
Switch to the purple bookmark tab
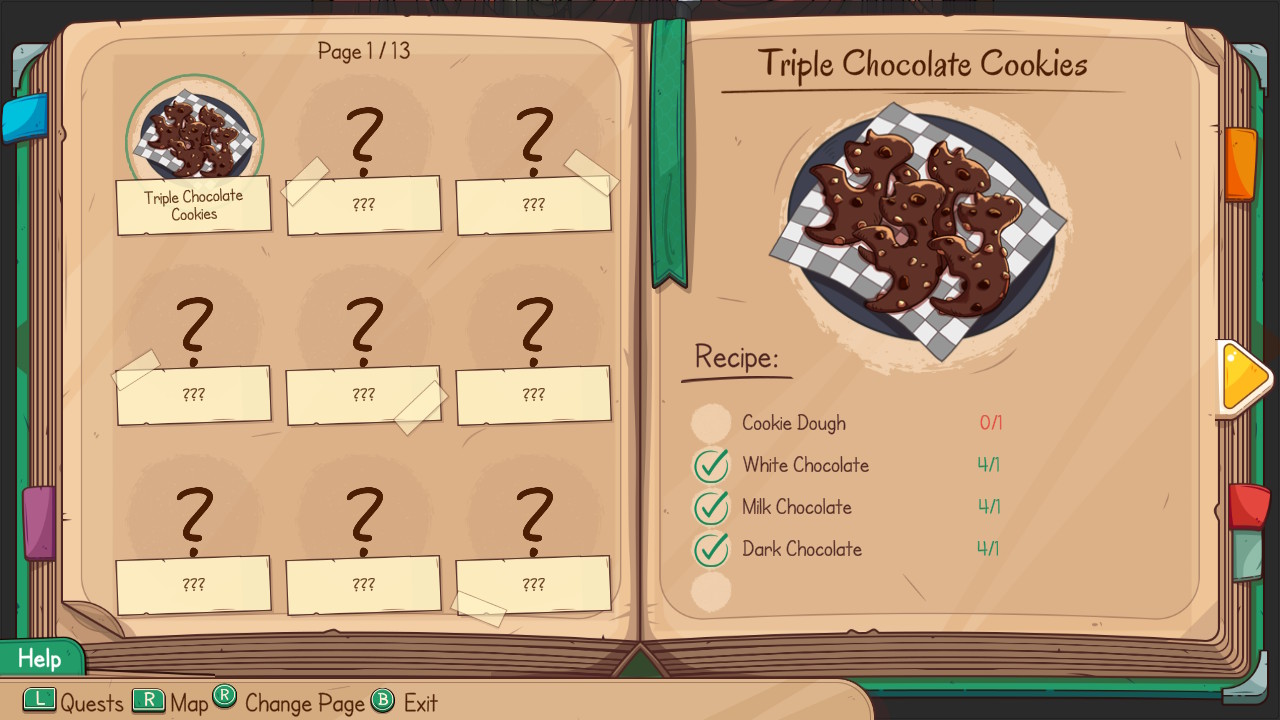(x=39, y=522)
